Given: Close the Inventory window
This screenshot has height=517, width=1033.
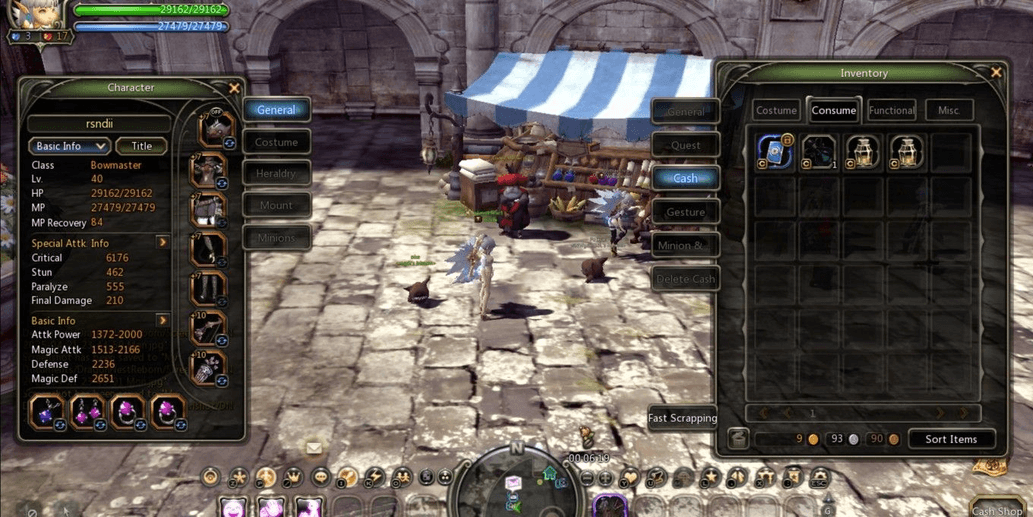Looking at the screenshot, I should point(996,72).
